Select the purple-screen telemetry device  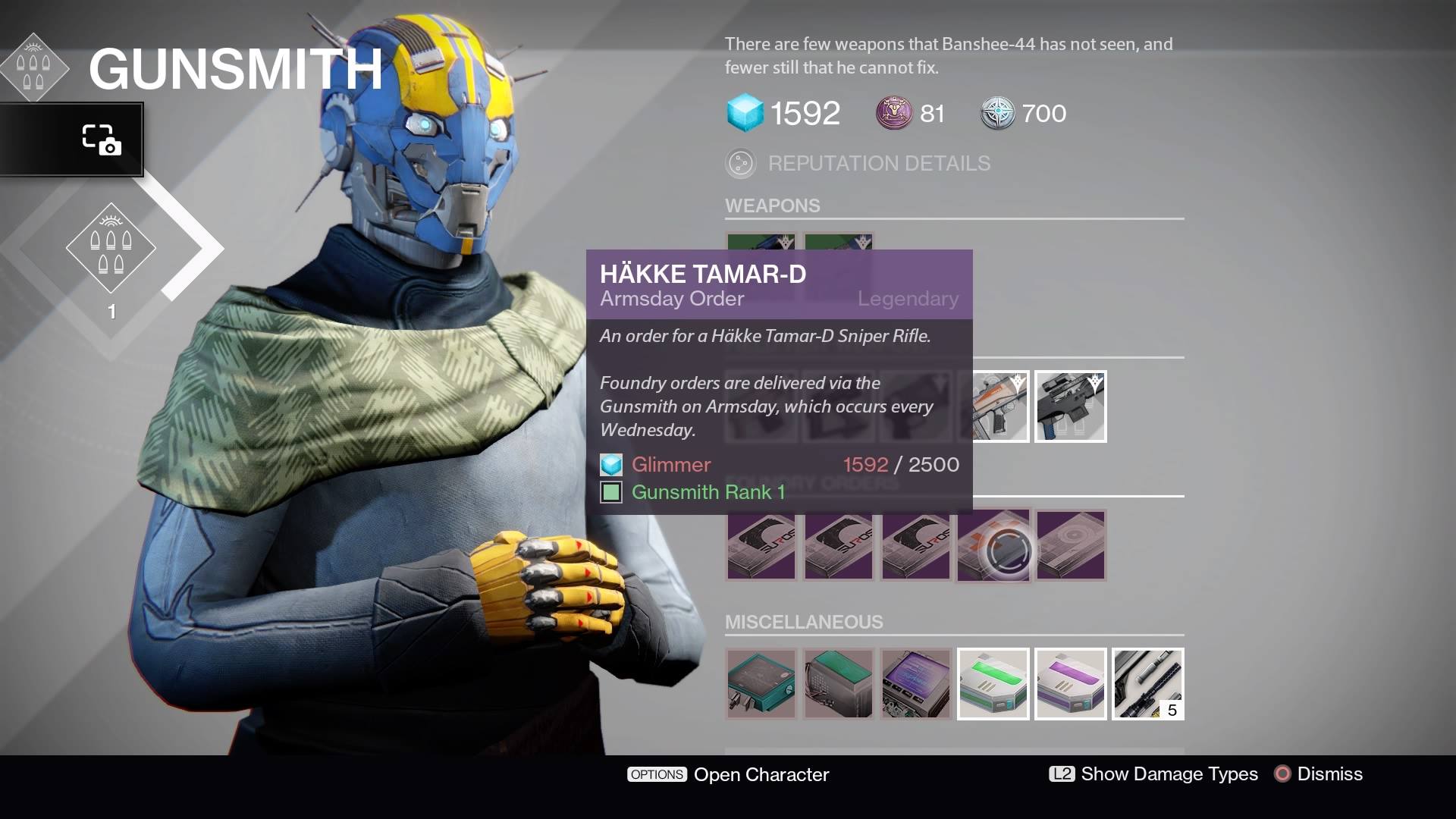916,683
